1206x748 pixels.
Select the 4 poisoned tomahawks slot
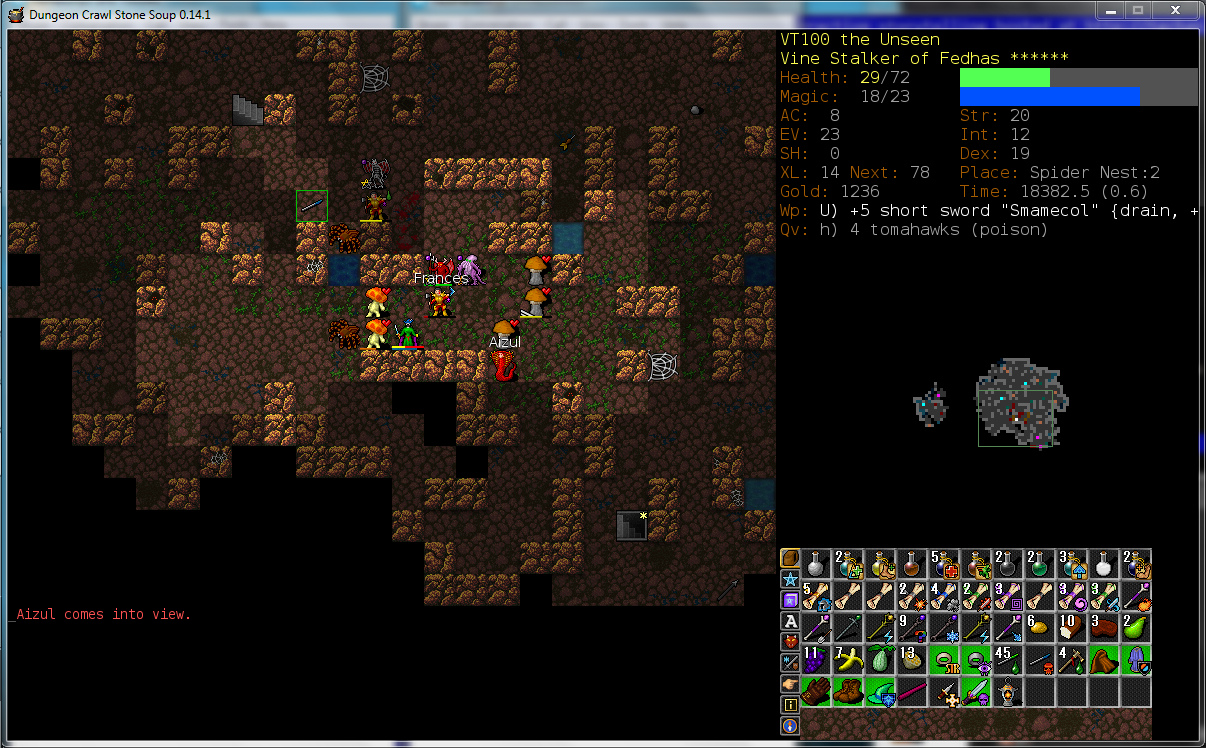pyautogui.click(x=1071, y=659)
